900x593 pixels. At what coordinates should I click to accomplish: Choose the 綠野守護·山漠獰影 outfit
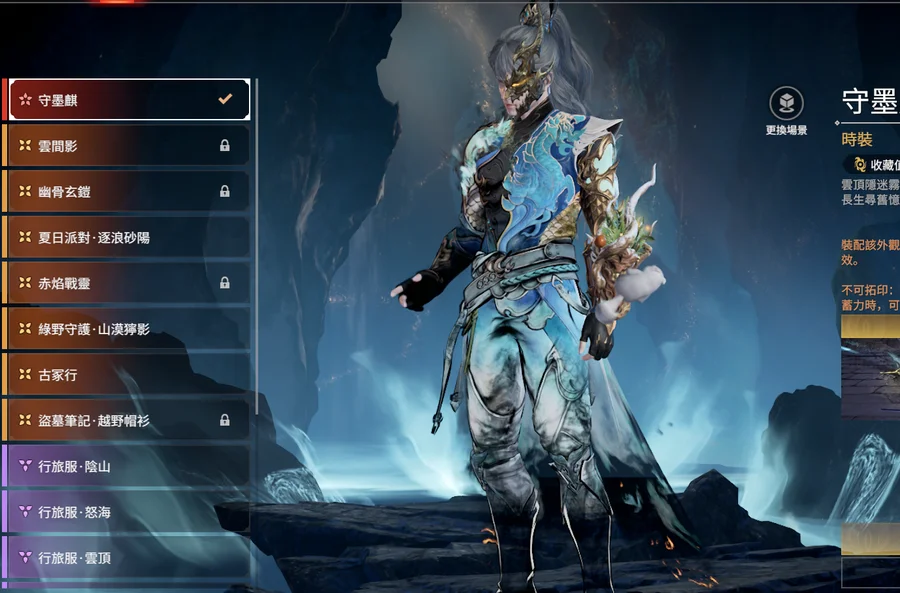point(128,328)
